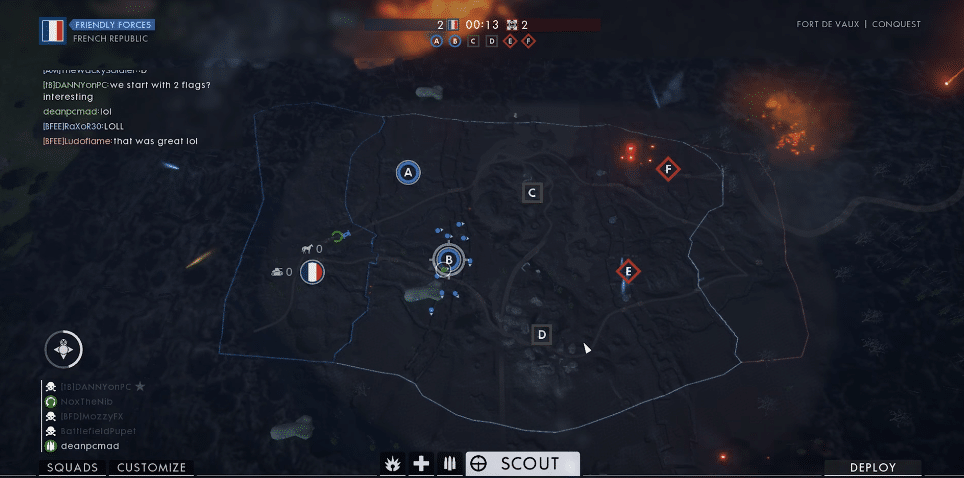
Task: Spawn at French headquarters flag
Action: (313, 271)
